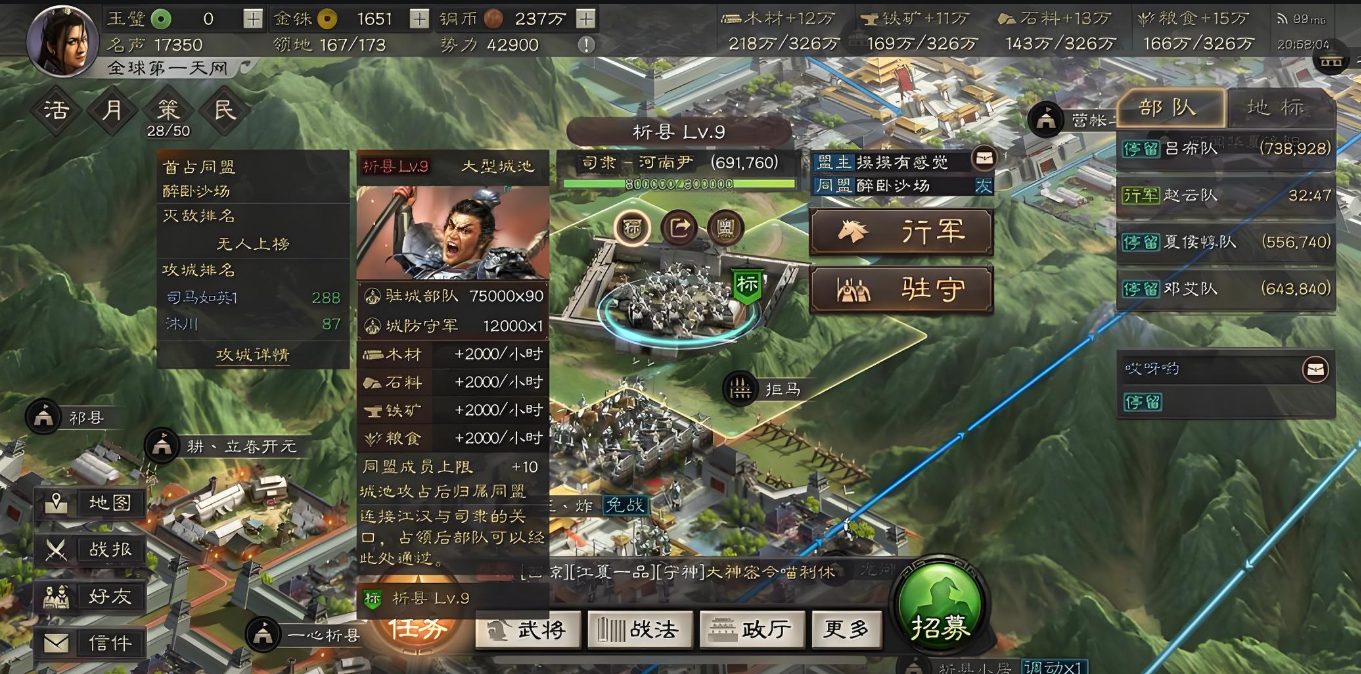The height and width of the screenshot is (674, 1361).
Task: Add more 铜币 with the plus button
Action: click(586, 19)
